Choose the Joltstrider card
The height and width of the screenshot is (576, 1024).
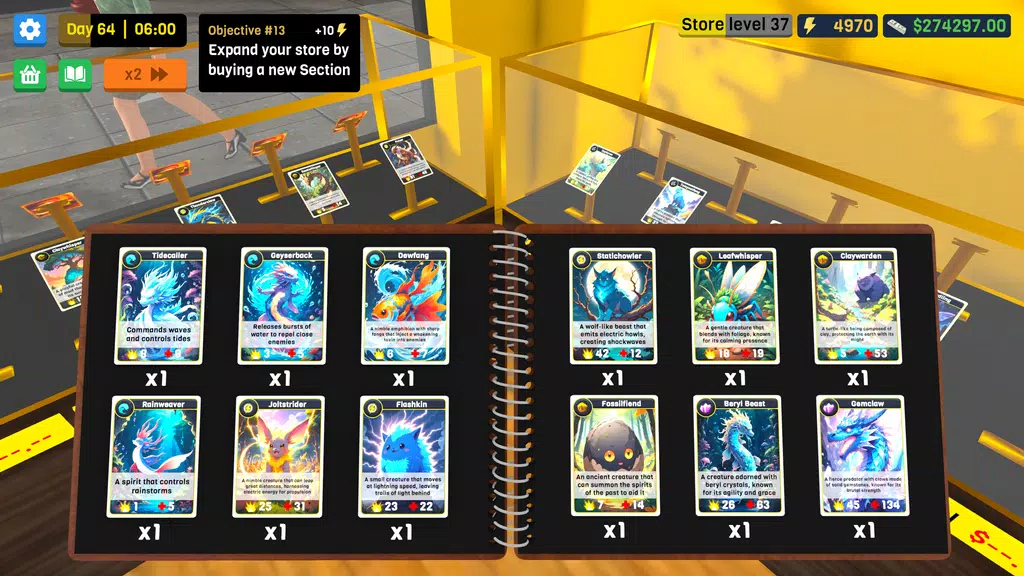(279, 456)
